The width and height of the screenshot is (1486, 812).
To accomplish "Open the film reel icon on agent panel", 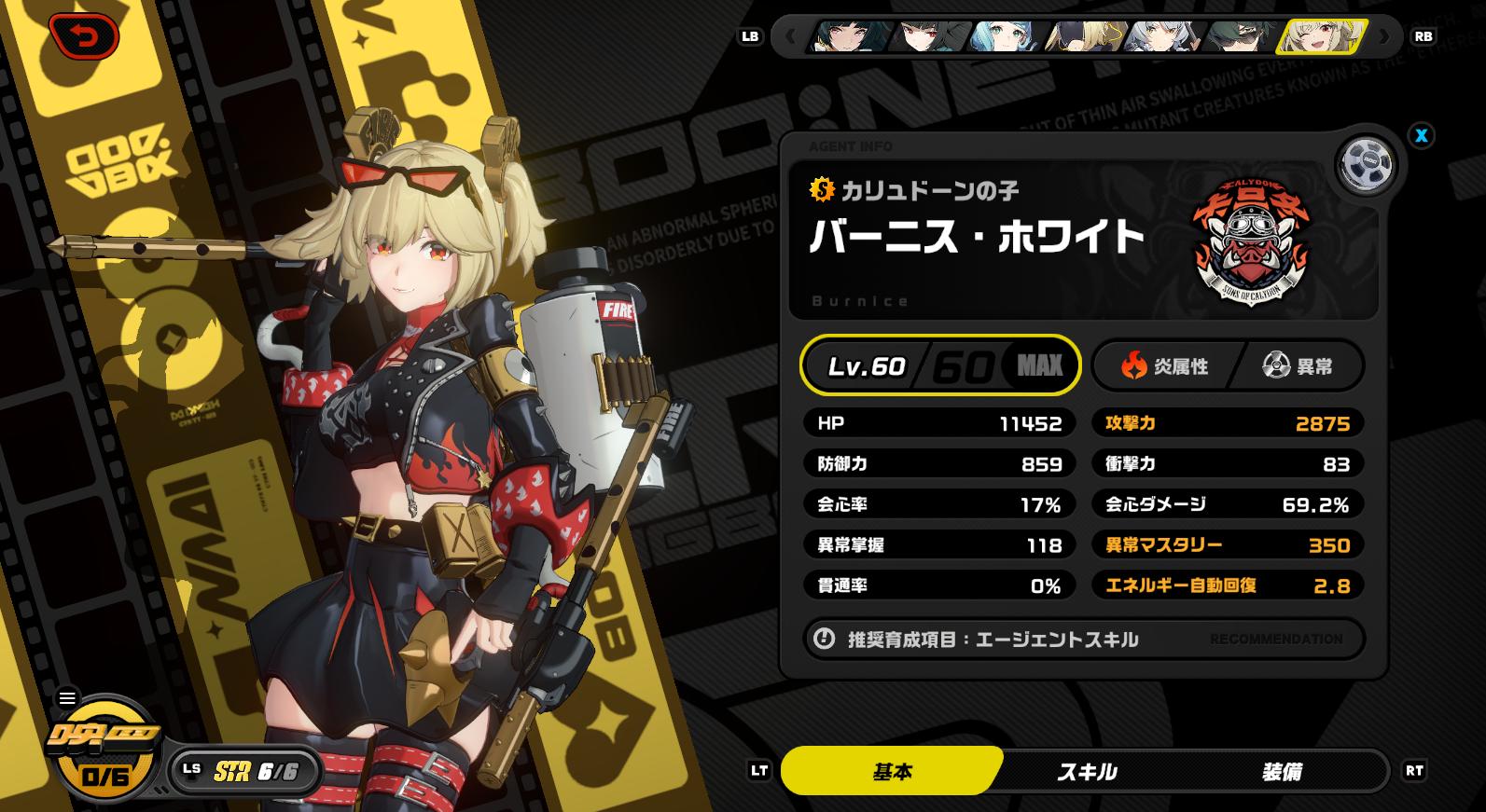I will (x=1366, y=165).
